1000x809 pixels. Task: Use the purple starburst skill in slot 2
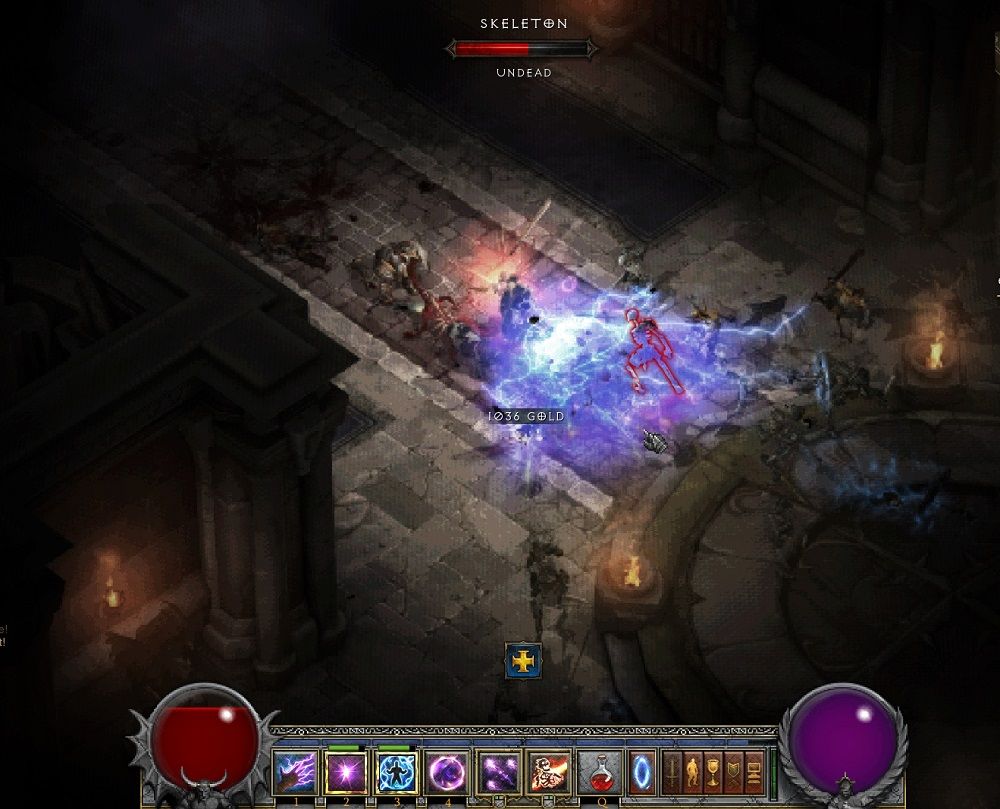pos(346,773)
